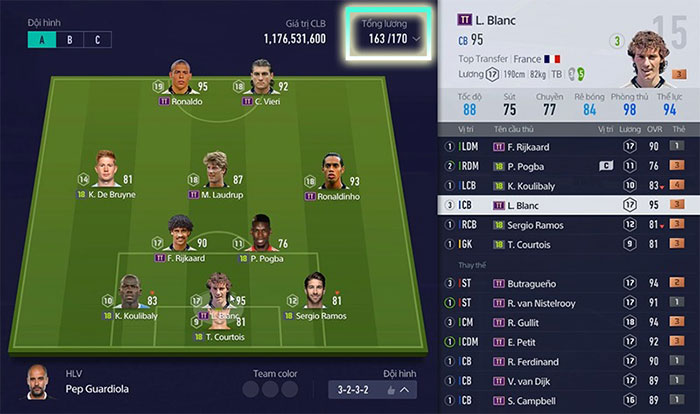Choose M. Laudrup on the pitch

pyautogui.click(x=214, y=172)
